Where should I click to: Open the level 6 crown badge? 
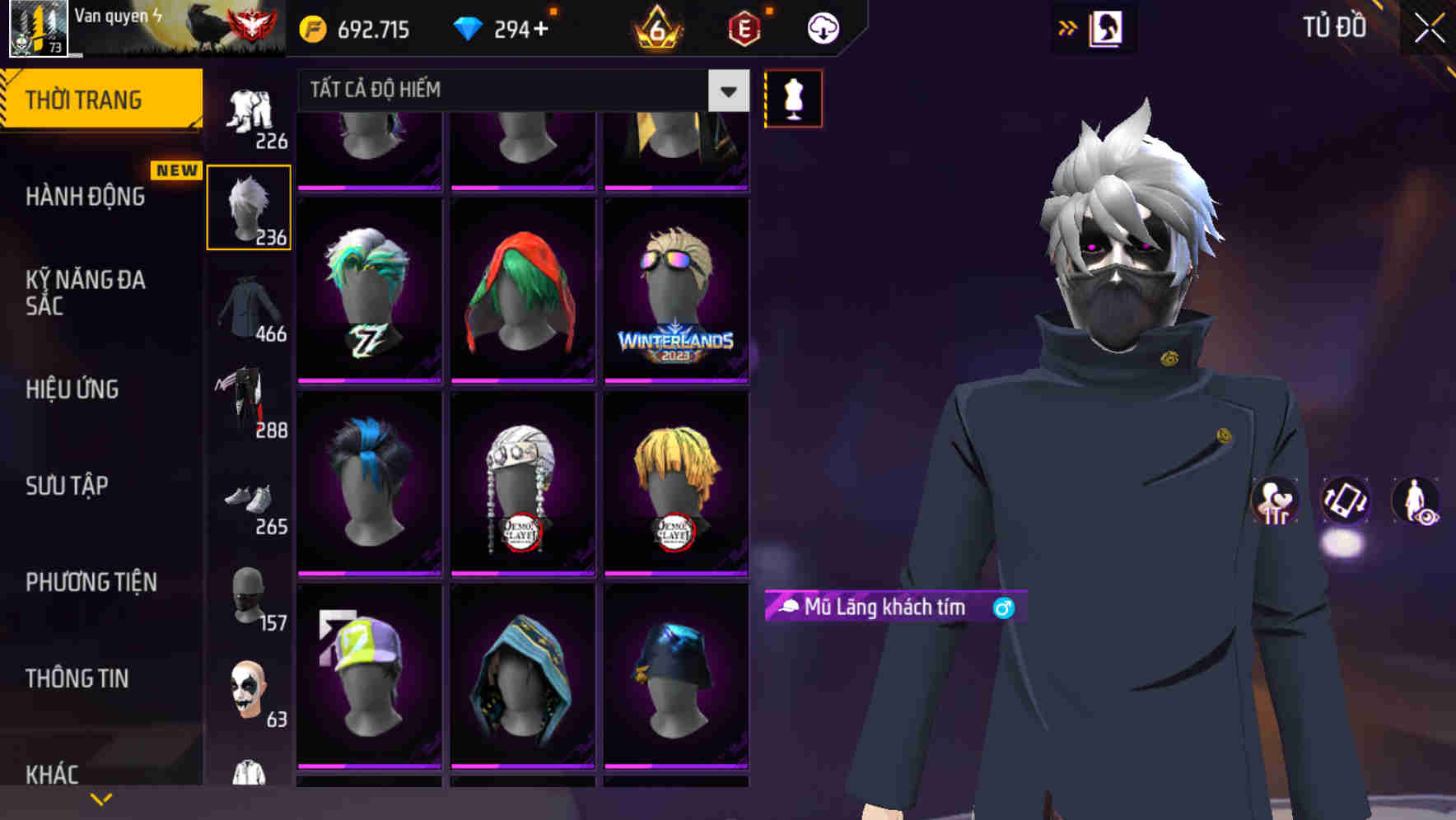656,28
